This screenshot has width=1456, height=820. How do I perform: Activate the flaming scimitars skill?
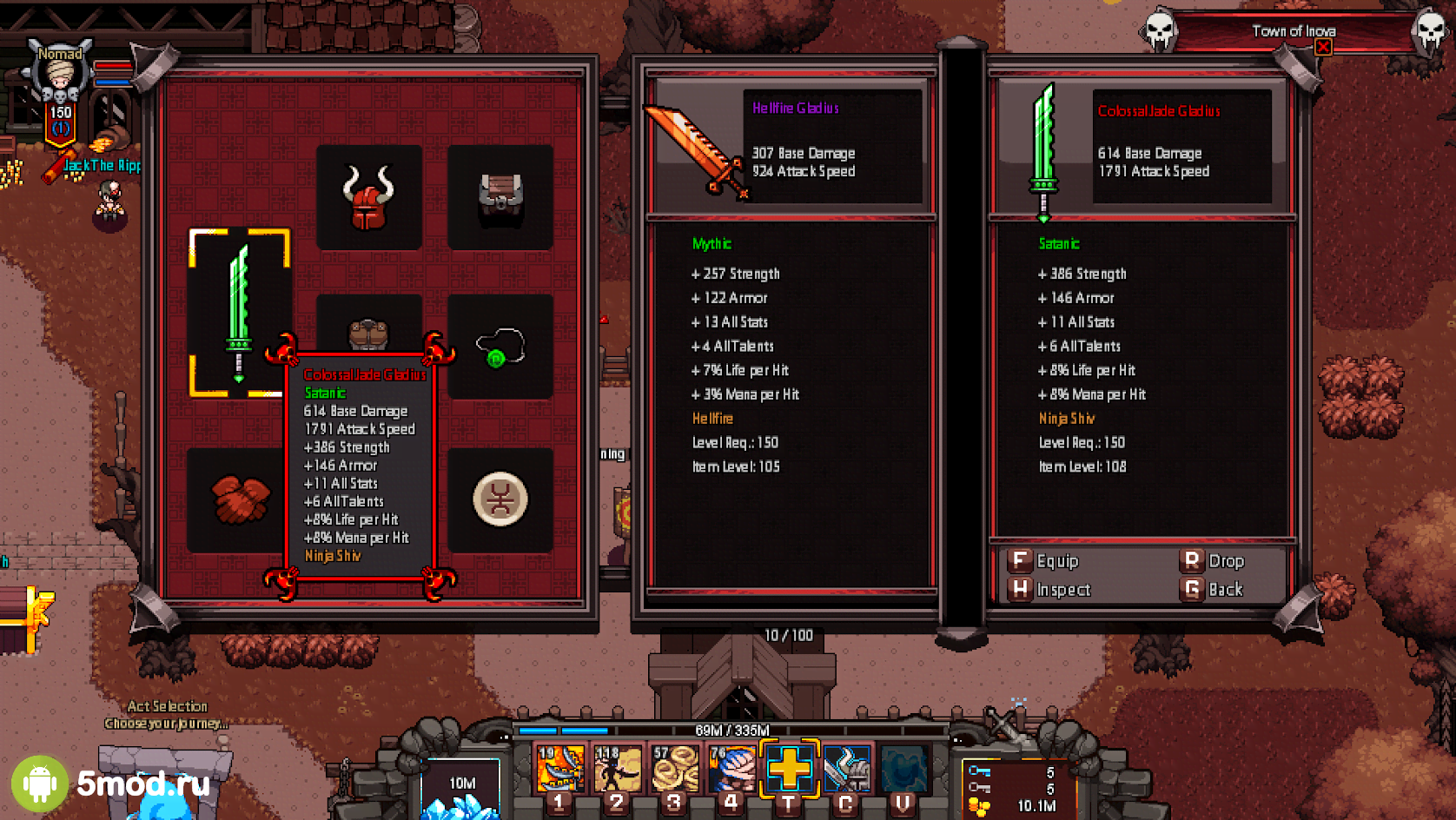coord(560,770)
